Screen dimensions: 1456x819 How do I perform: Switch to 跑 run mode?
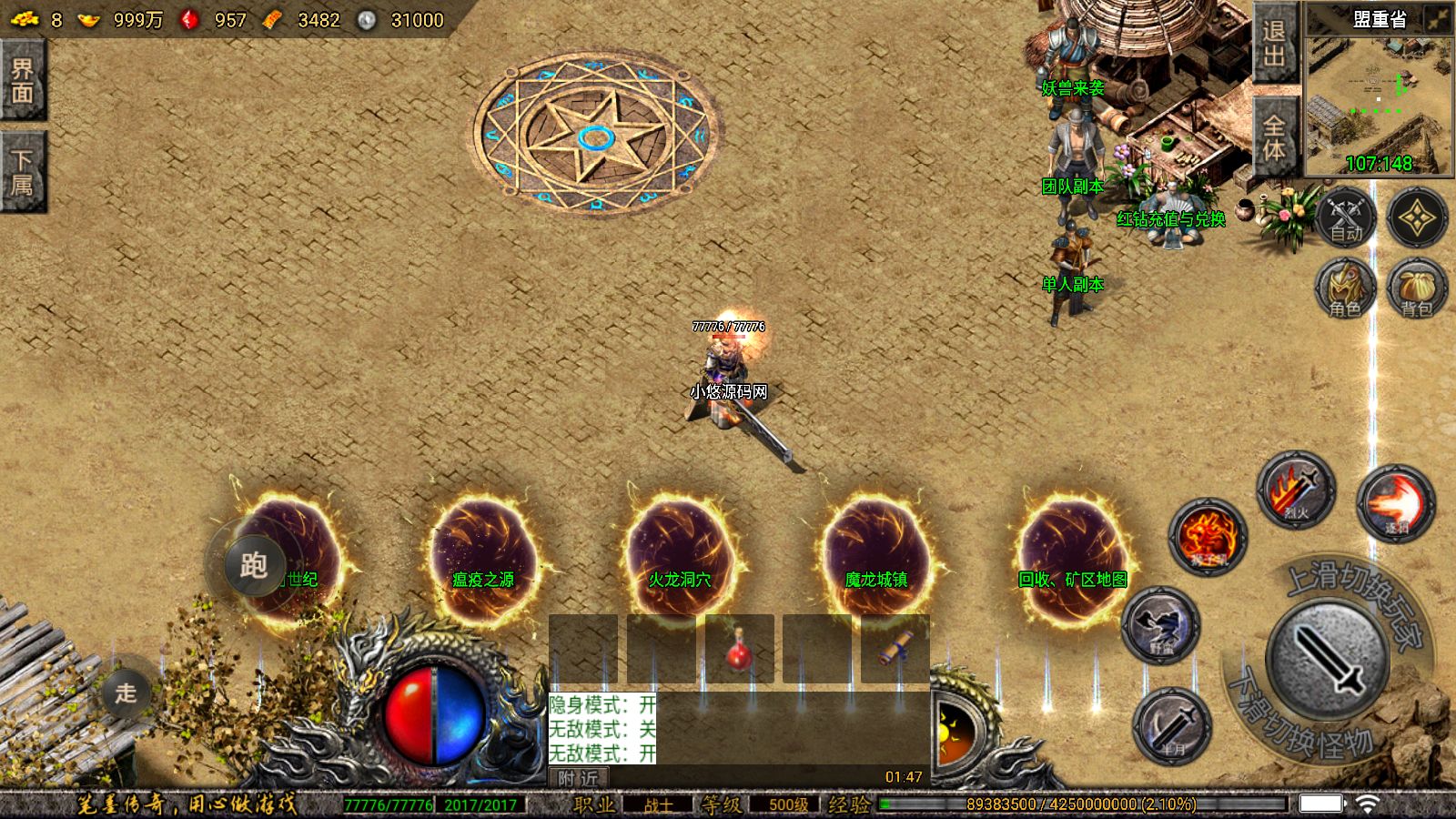click(x=252, y=566)
